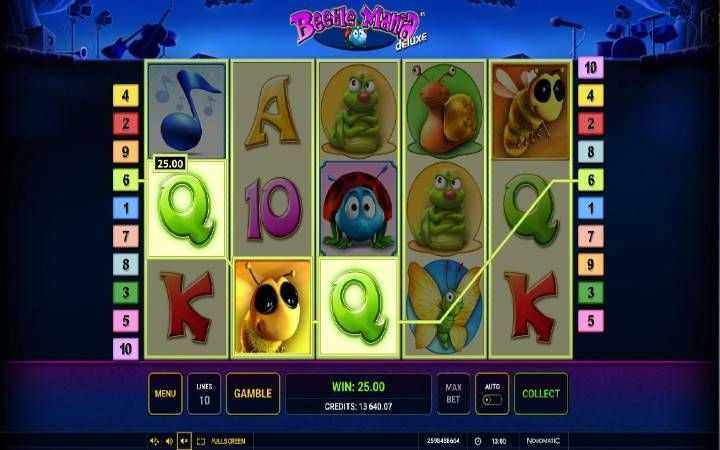Select payline 6 on left side
The height and width of the screenshot is (450, 720).
(126, 181)
